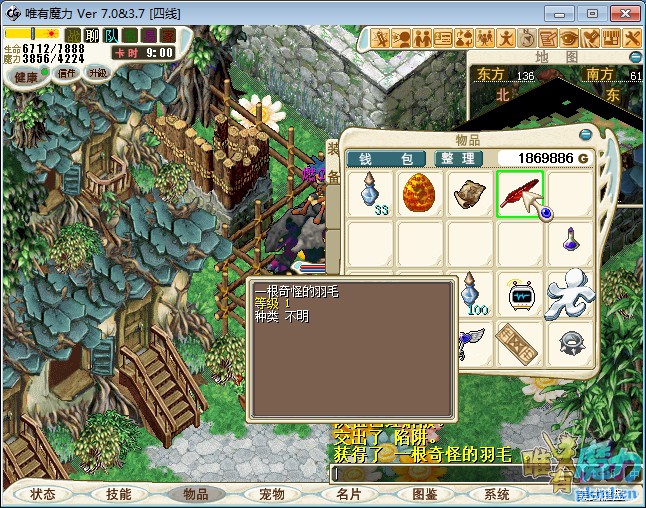Click the 钱包 wallet button
Image resolution: width=646 pixels, height=508 pixels.
tap(385, 158)
